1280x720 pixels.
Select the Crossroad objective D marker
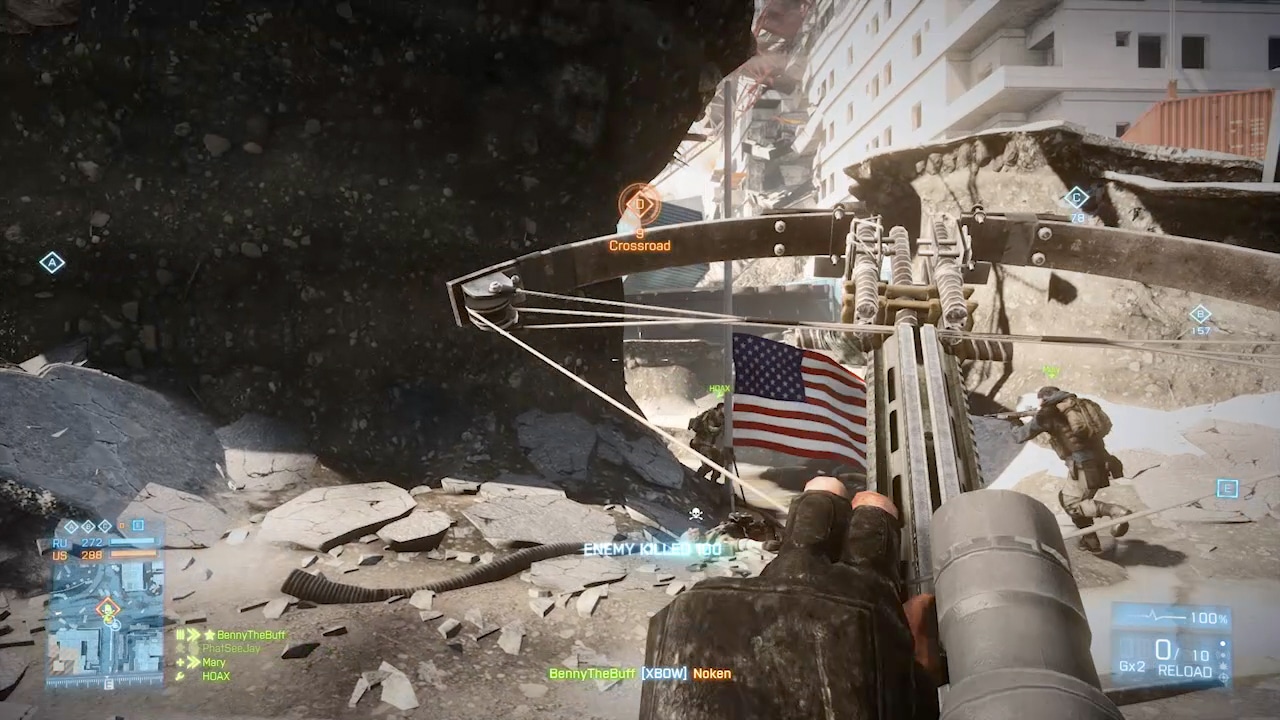click(639, 206)
